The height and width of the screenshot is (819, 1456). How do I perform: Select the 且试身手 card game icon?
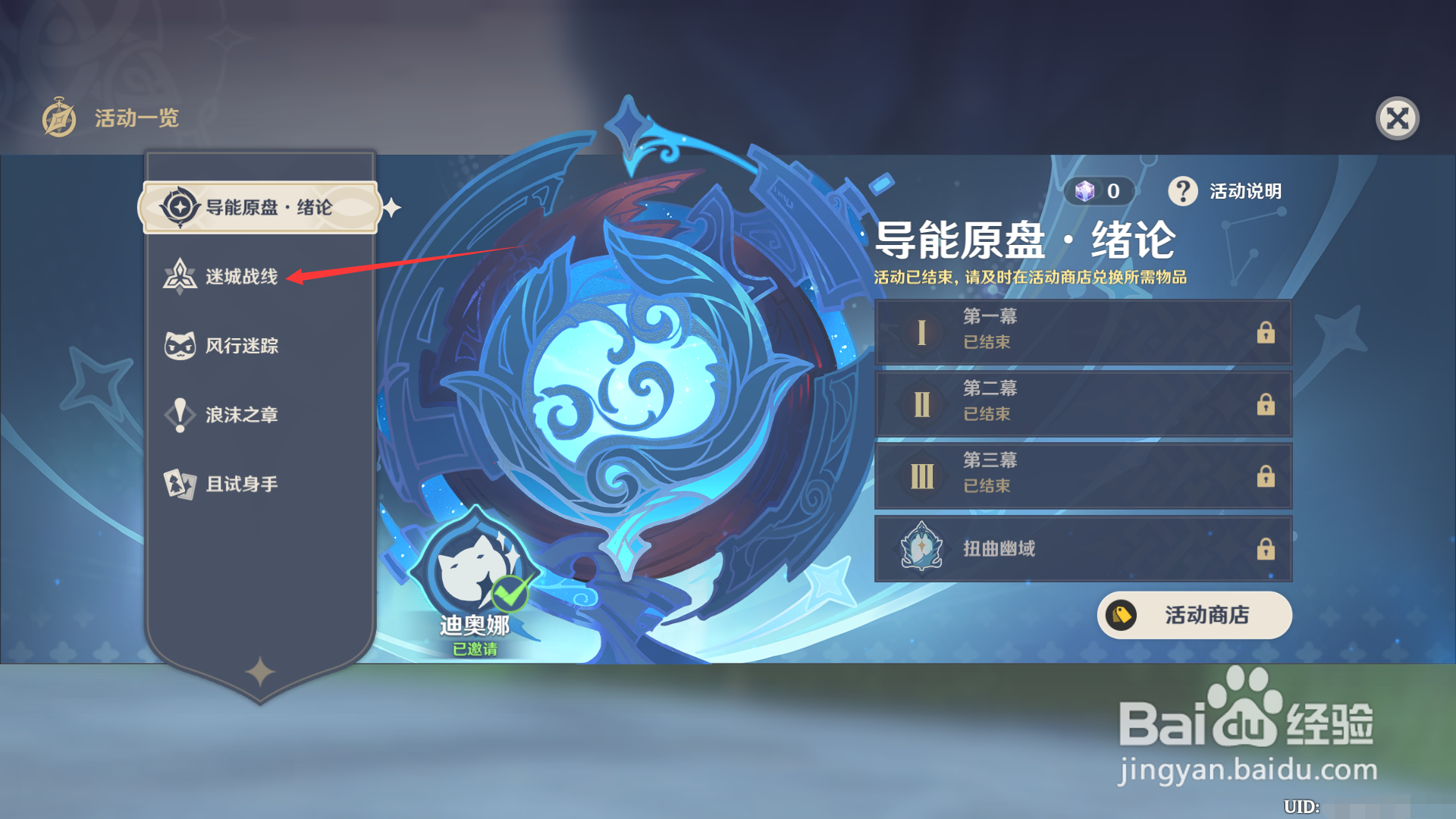180,484
